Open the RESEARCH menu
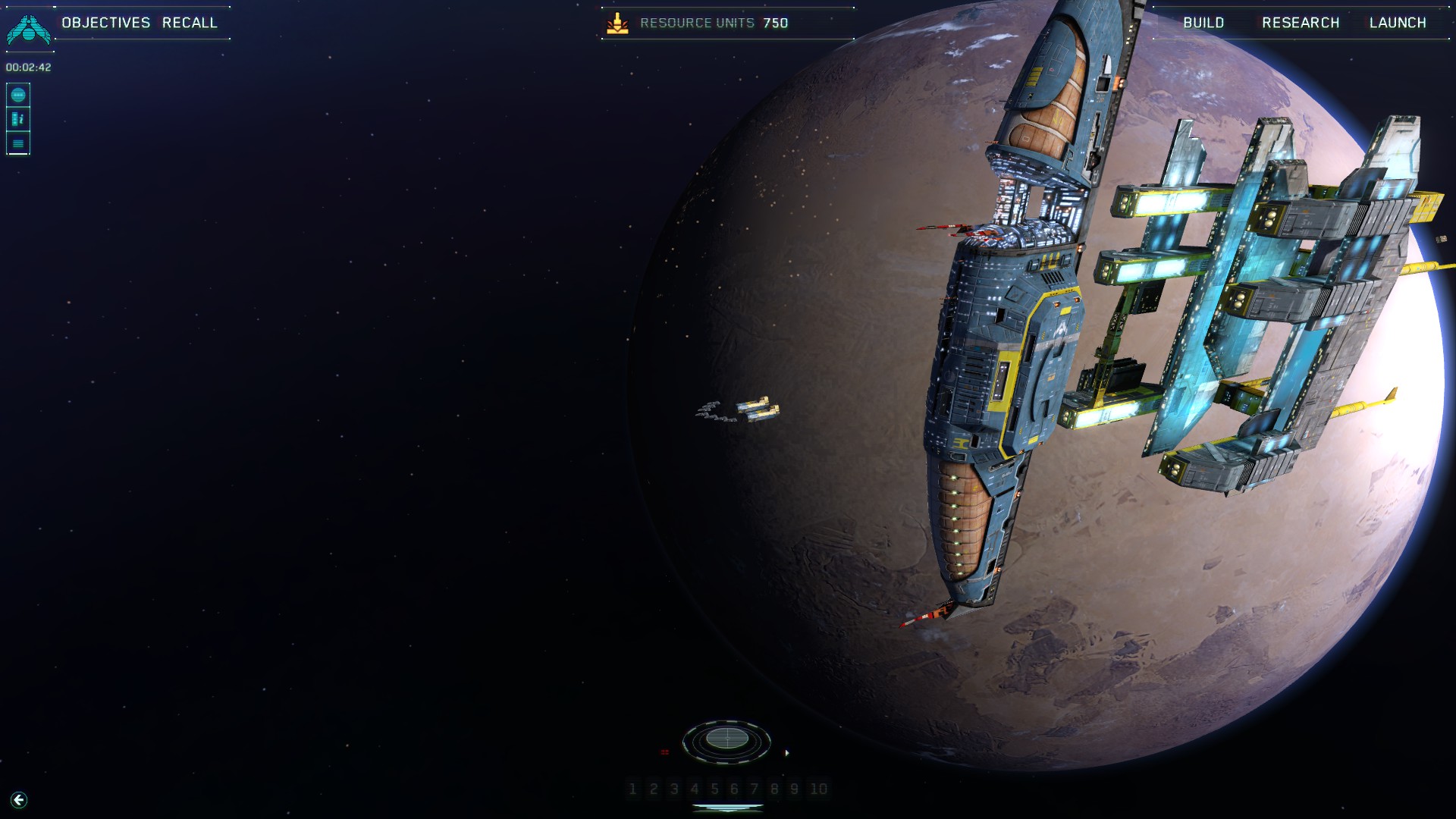 1300,23
